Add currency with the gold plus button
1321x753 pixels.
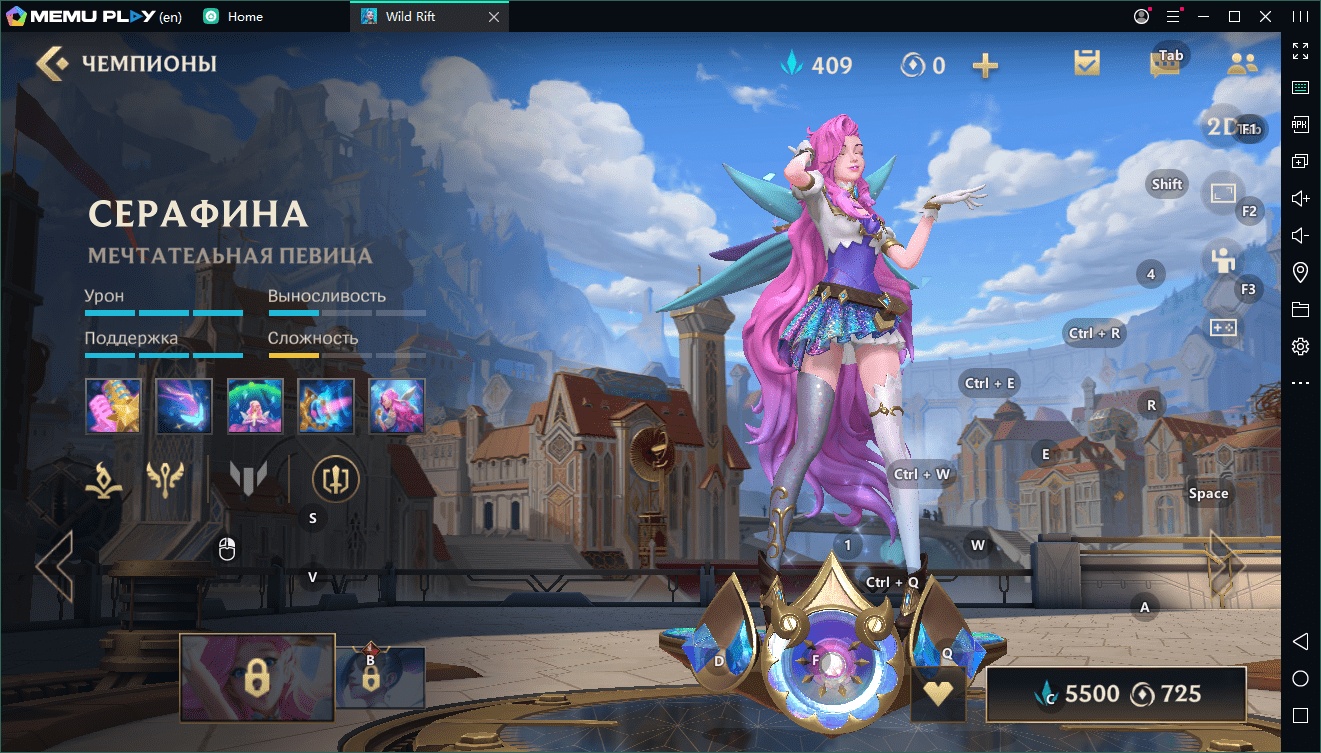click(x=985, y=66)
